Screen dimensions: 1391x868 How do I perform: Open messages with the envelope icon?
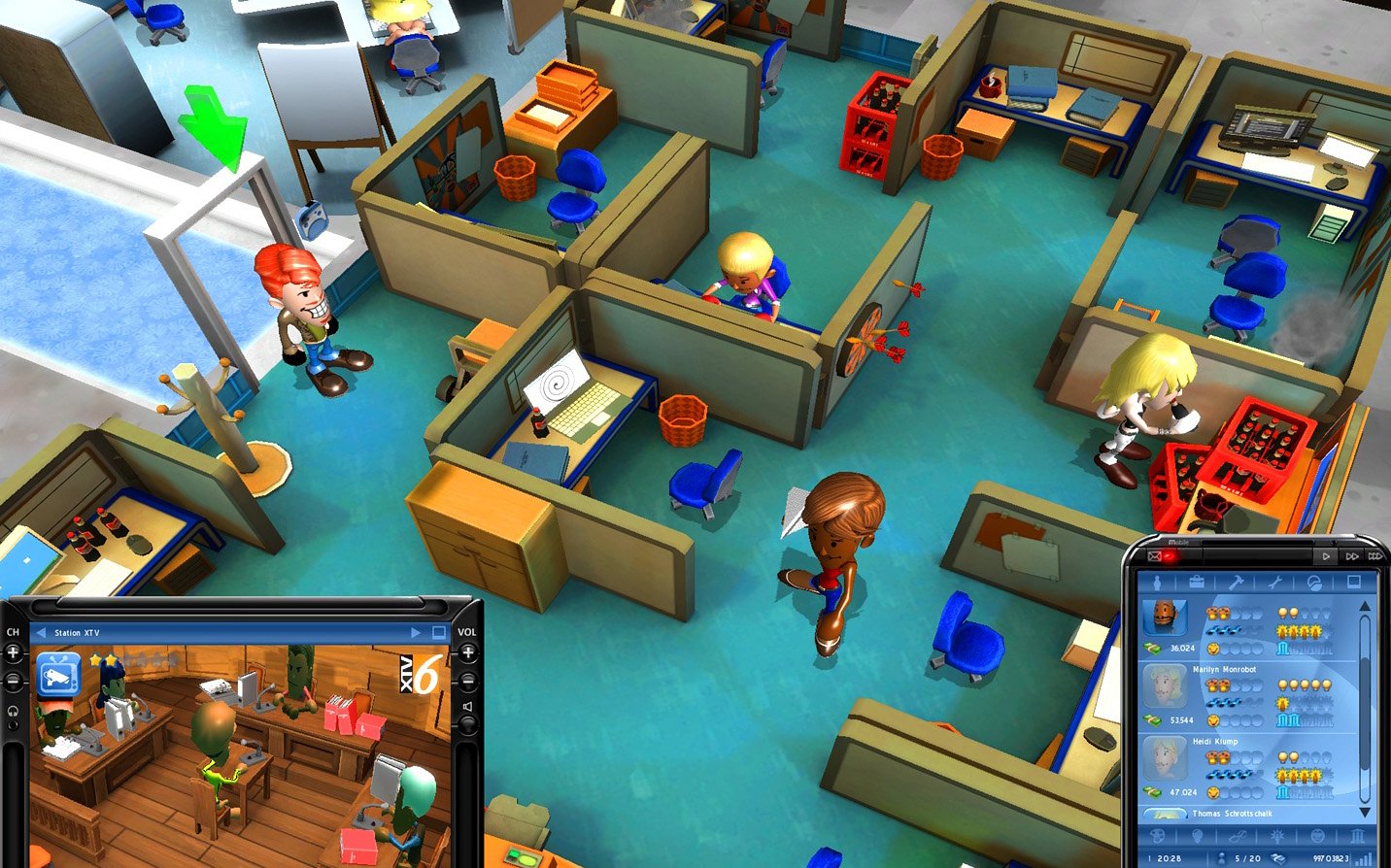click(x=1155, y=556)
